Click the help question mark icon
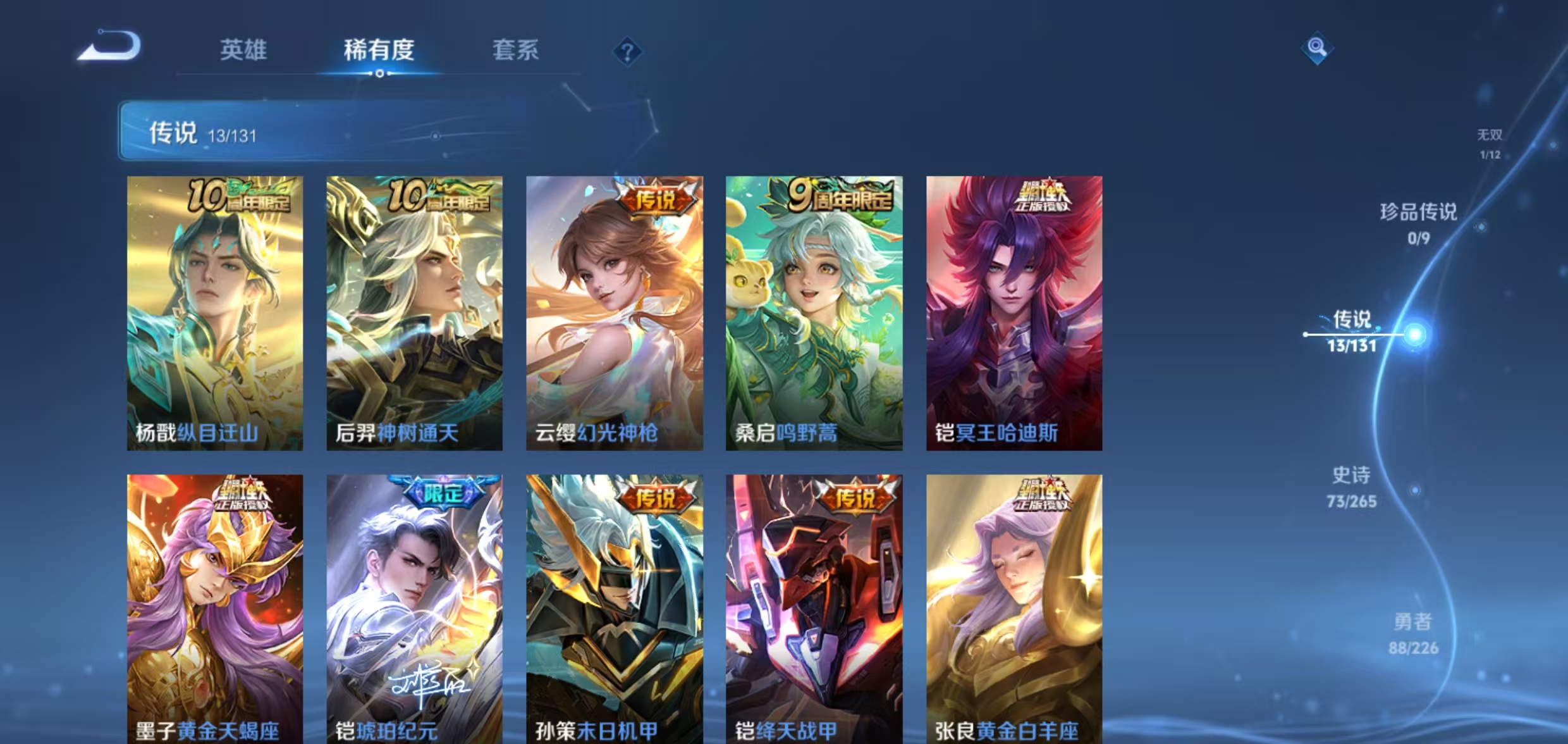Viewport: 1568px width, 744px height. pos(627,52)
